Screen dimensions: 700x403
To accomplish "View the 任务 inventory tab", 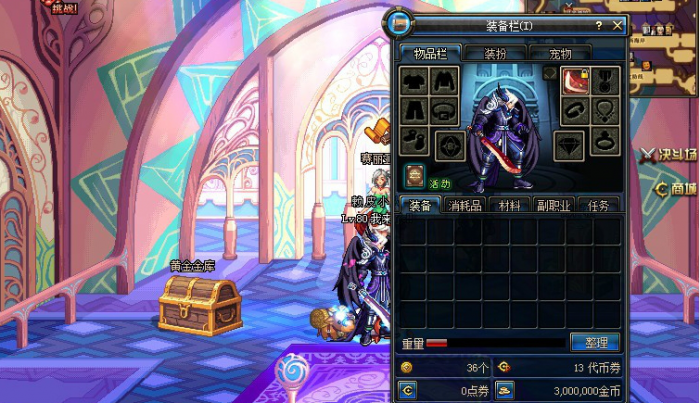I will pyautogui.click(x=599, y=205).
